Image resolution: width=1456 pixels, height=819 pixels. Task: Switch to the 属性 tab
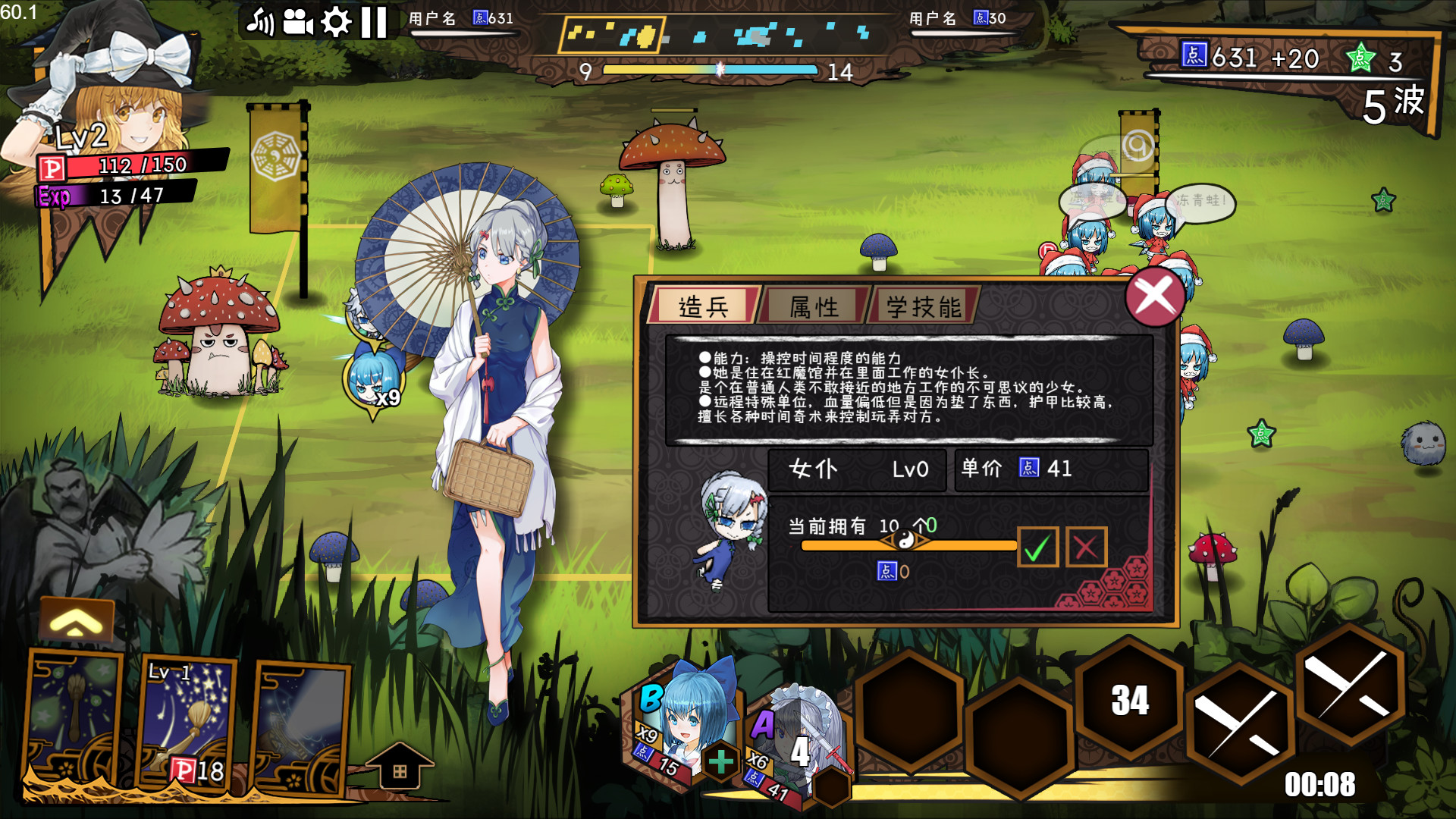(x=811, y=306)
